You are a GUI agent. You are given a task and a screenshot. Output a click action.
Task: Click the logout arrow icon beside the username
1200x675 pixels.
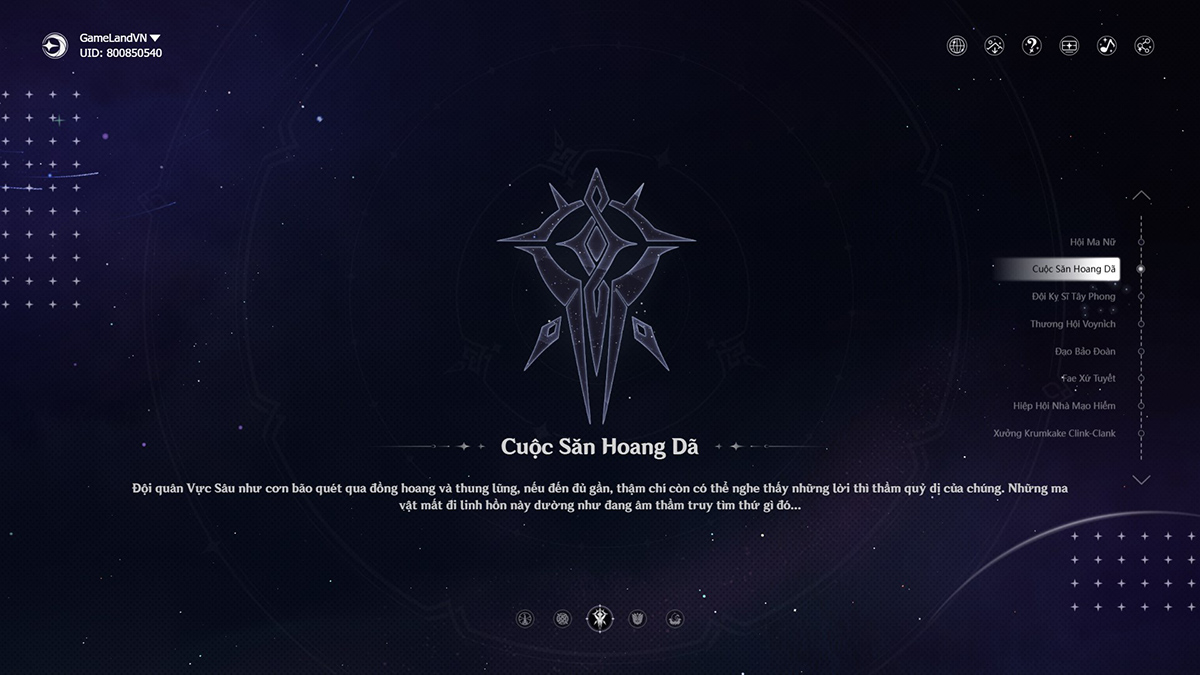54,45
